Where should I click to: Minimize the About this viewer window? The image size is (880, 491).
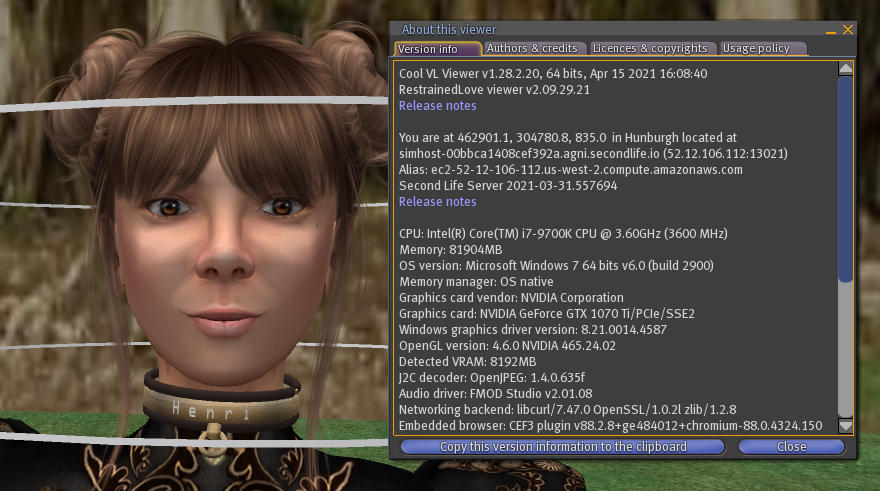coord(832,31)
